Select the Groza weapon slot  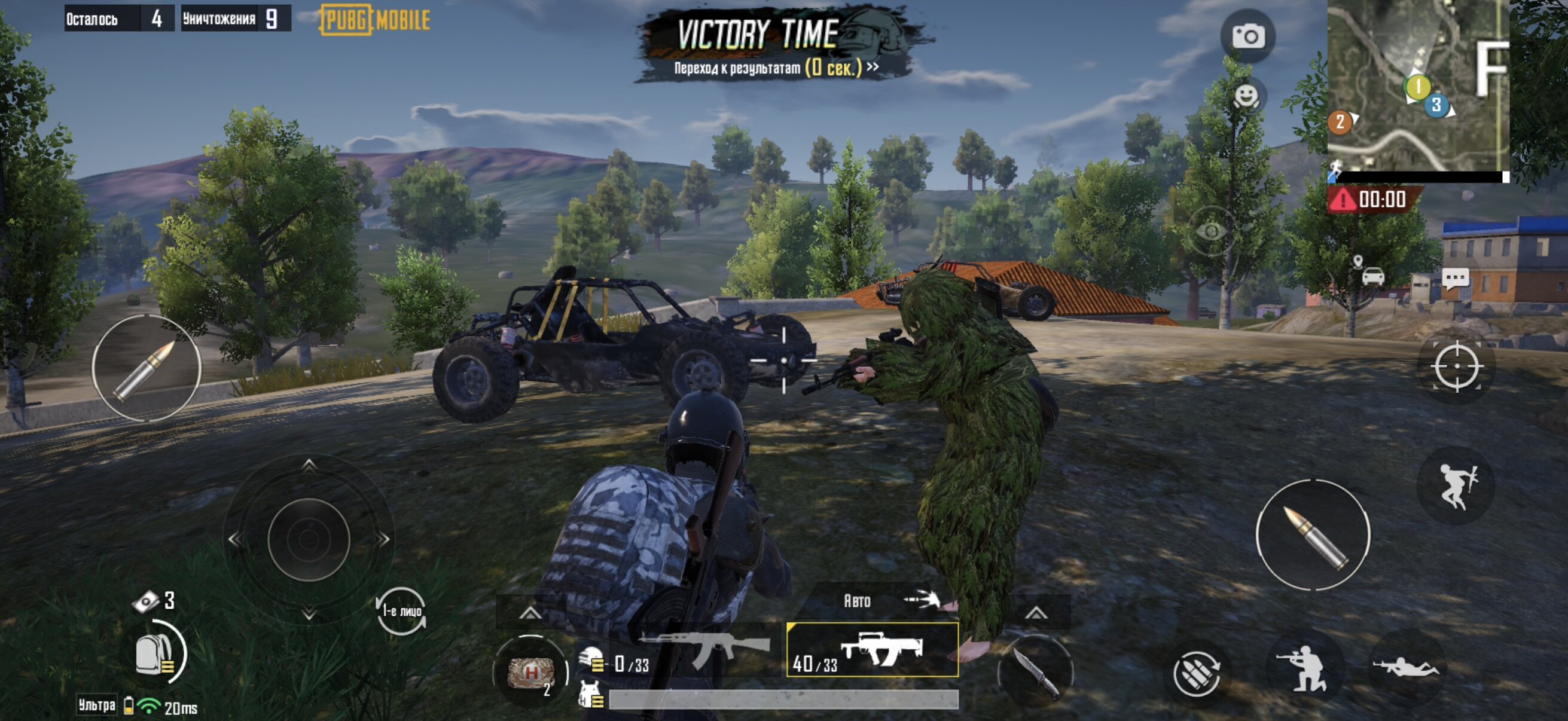pyautogui.click(x=873, y=650)
